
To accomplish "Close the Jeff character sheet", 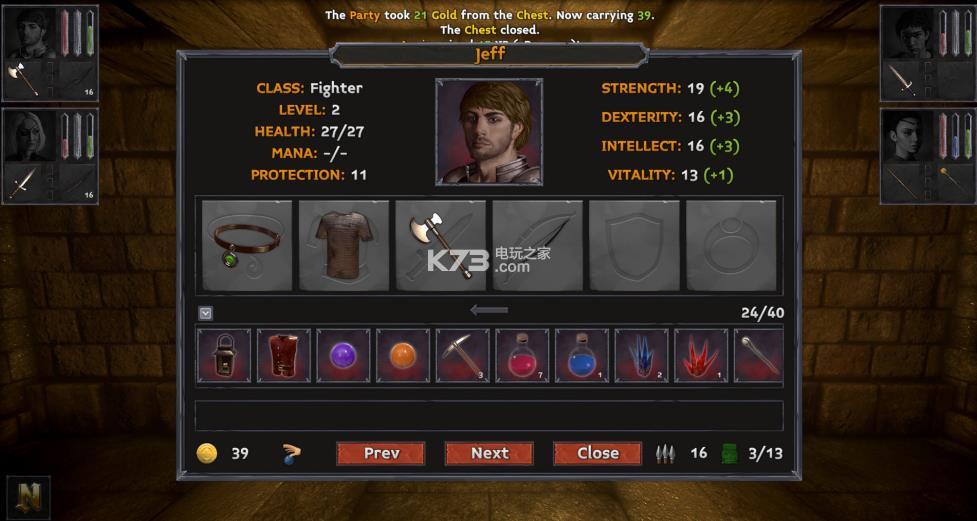I will (598, 453).
